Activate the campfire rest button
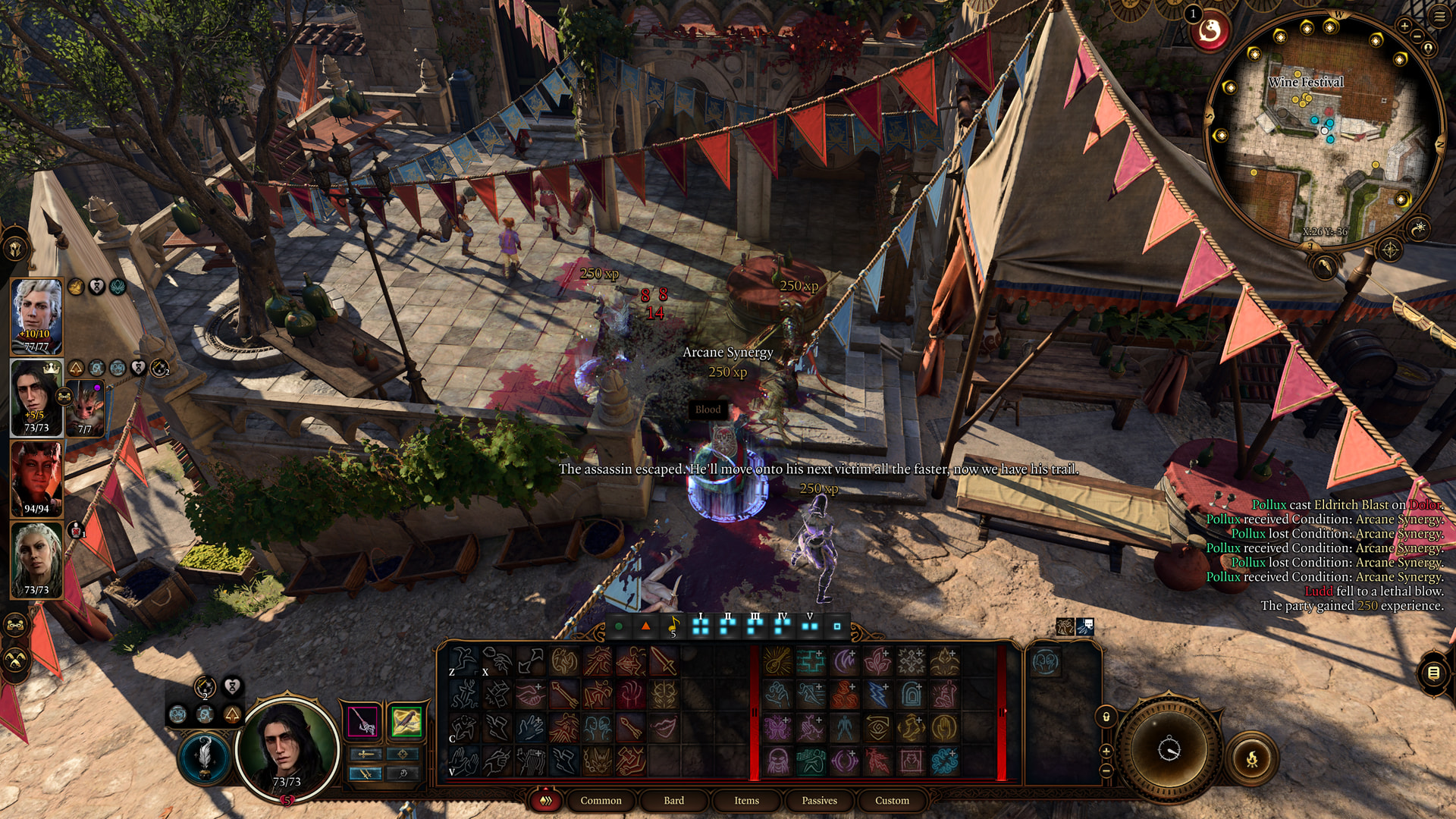1456x819 pixels. point(1252,758)
